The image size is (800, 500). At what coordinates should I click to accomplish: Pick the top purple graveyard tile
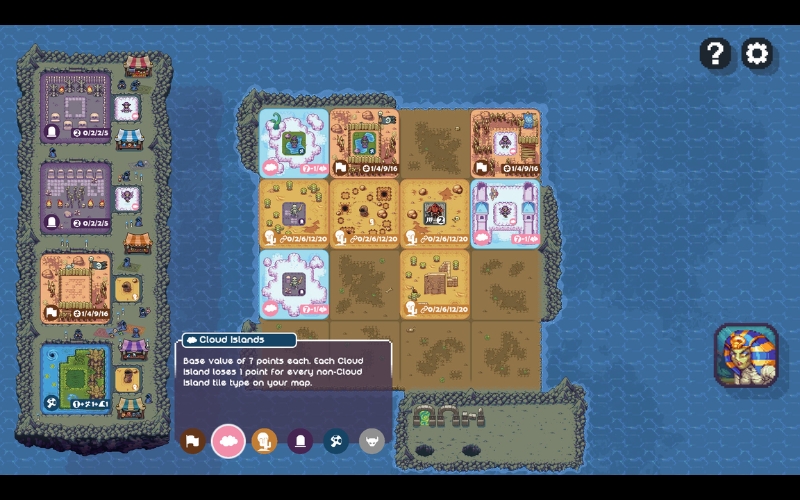pyautogui.click(x=76, y=105)
